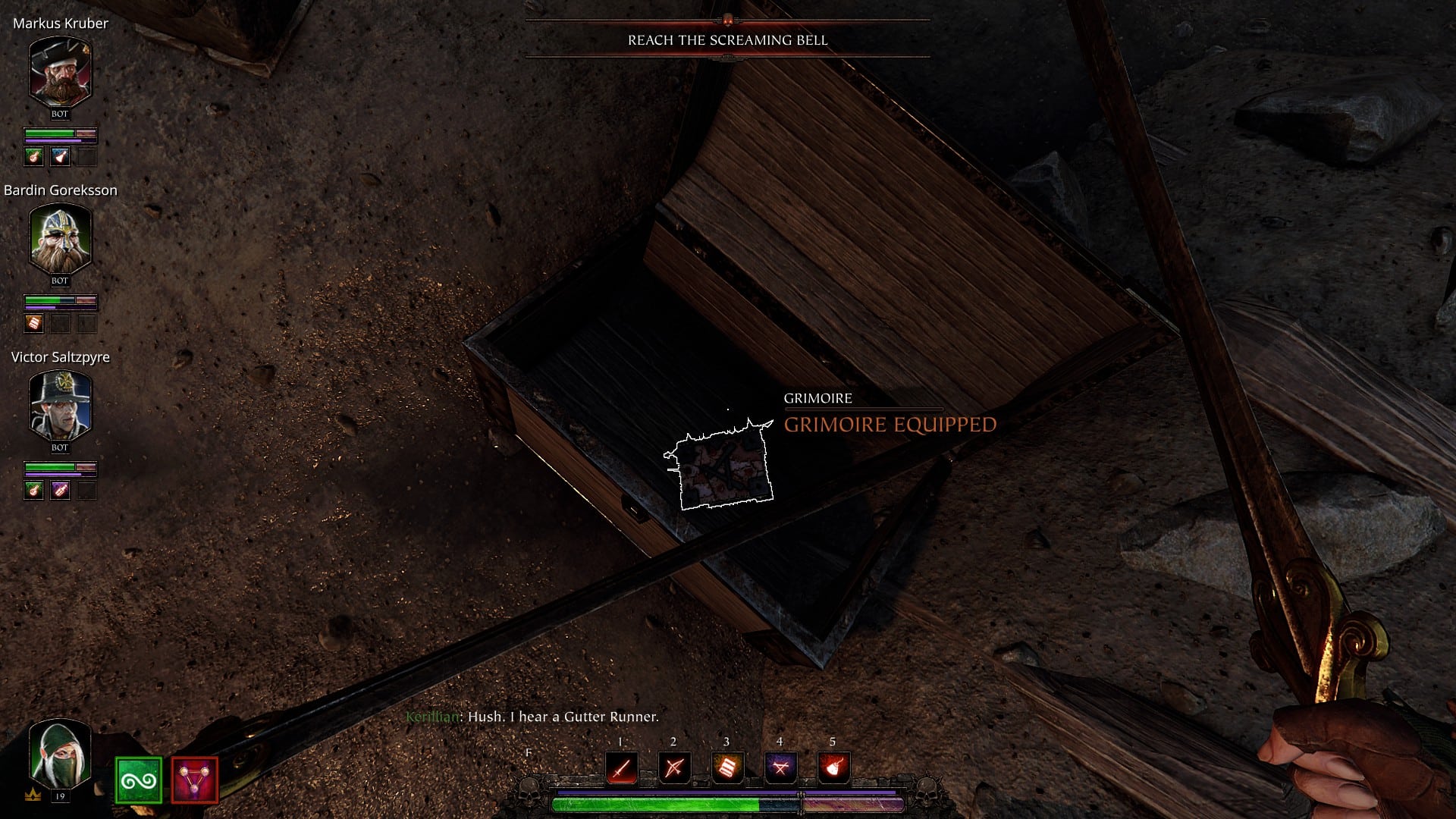The height and width of the screenshot is (819, 1456).
Task: Click Bardin Goreksson's tome item slot icon
Action: [x=34, y=322]
